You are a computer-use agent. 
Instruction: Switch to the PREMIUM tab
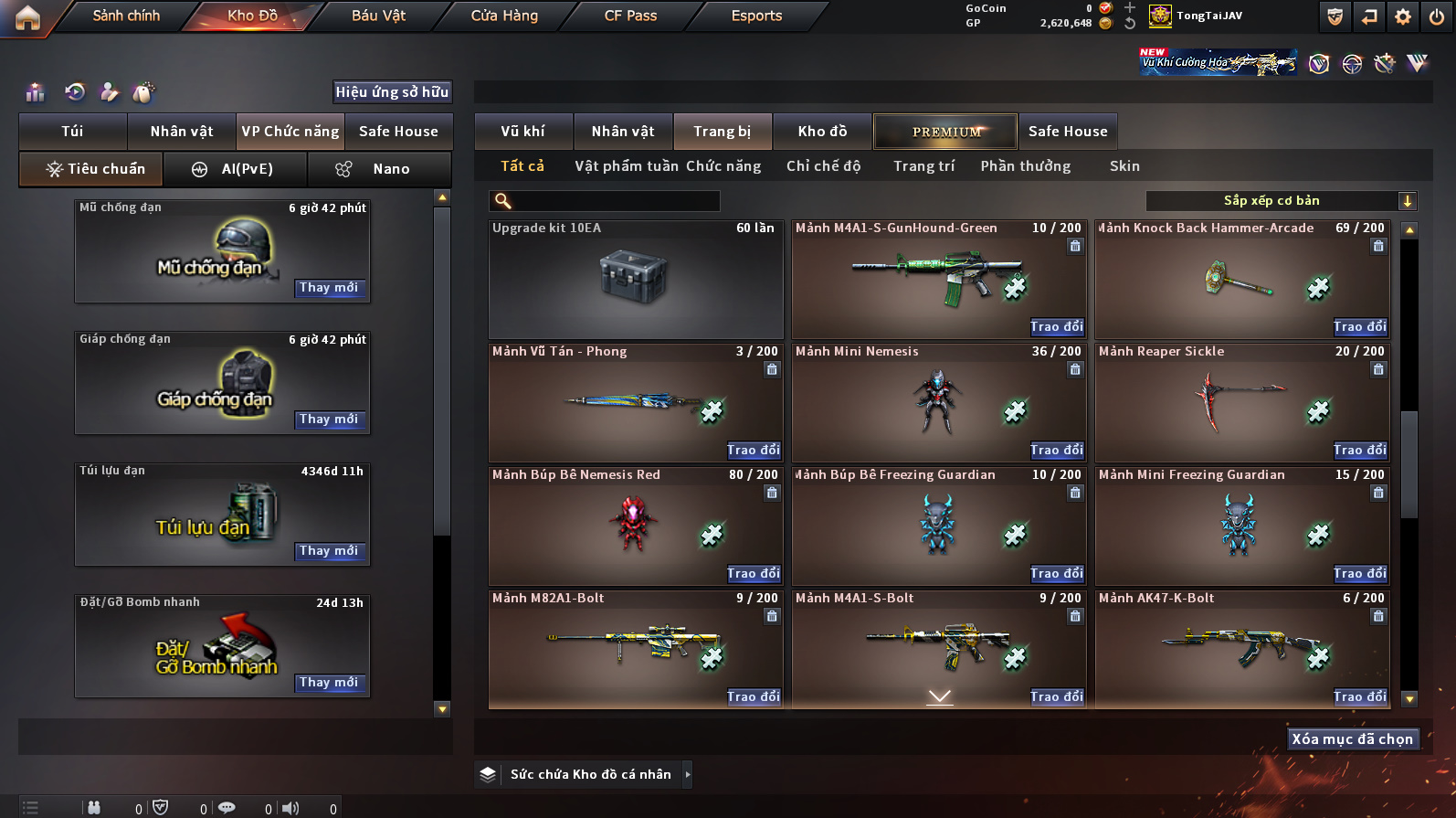[945, 132]
